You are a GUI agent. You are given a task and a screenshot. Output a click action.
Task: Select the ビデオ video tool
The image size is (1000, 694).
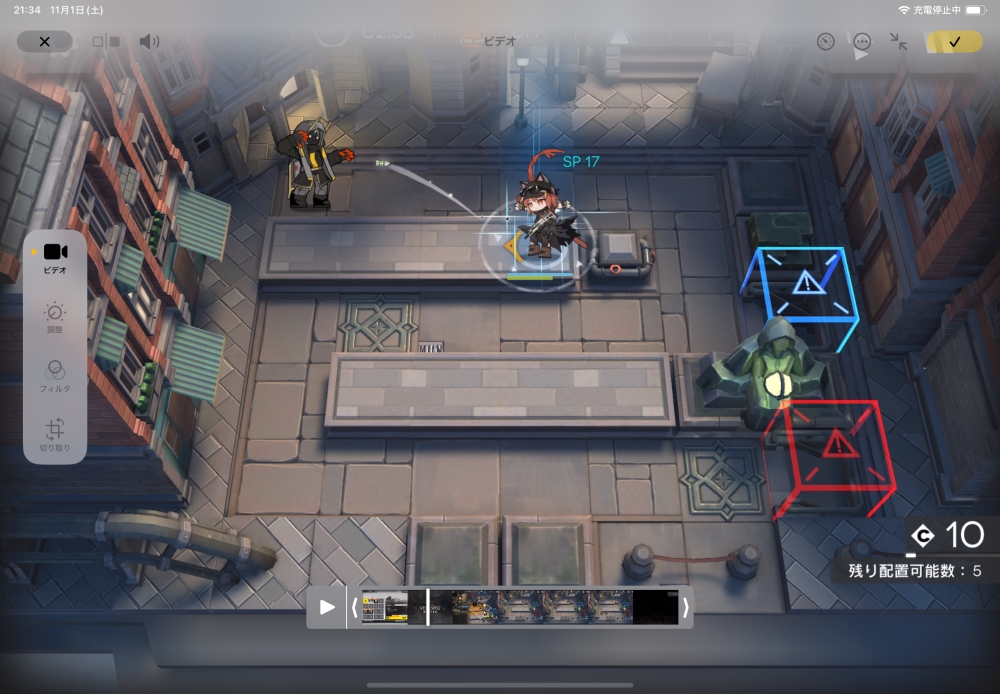(55, 256)
